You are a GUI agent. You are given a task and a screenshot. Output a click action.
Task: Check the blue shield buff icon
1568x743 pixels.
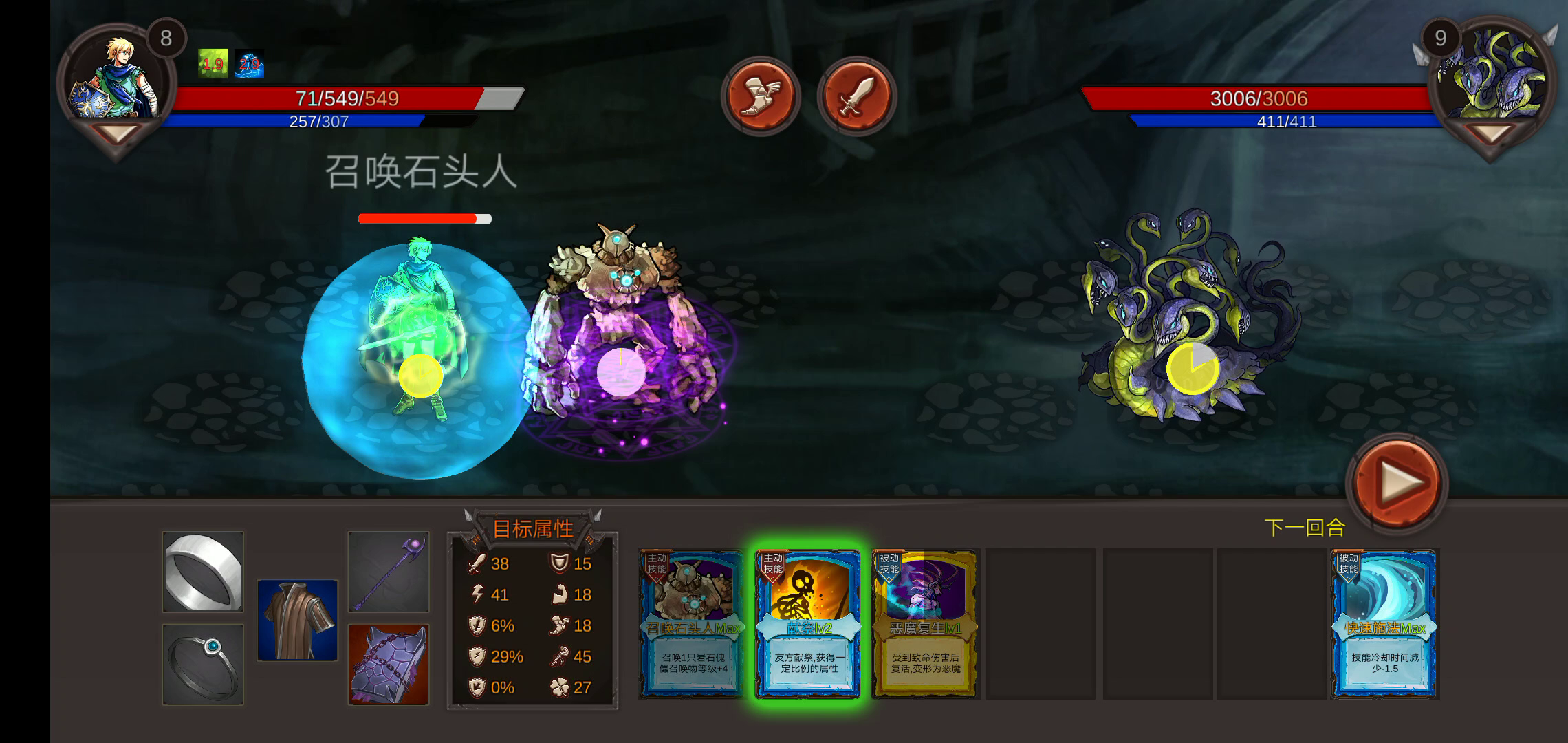point(249,64)
